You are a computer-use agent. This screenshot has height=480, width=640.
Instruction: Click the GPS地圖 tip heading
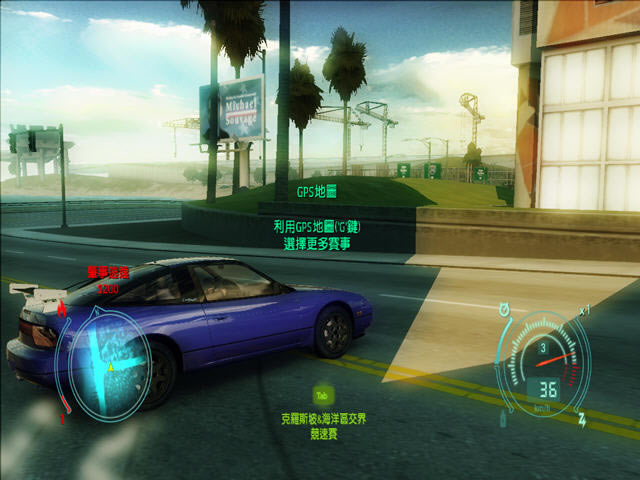click(x=319, y=190)
